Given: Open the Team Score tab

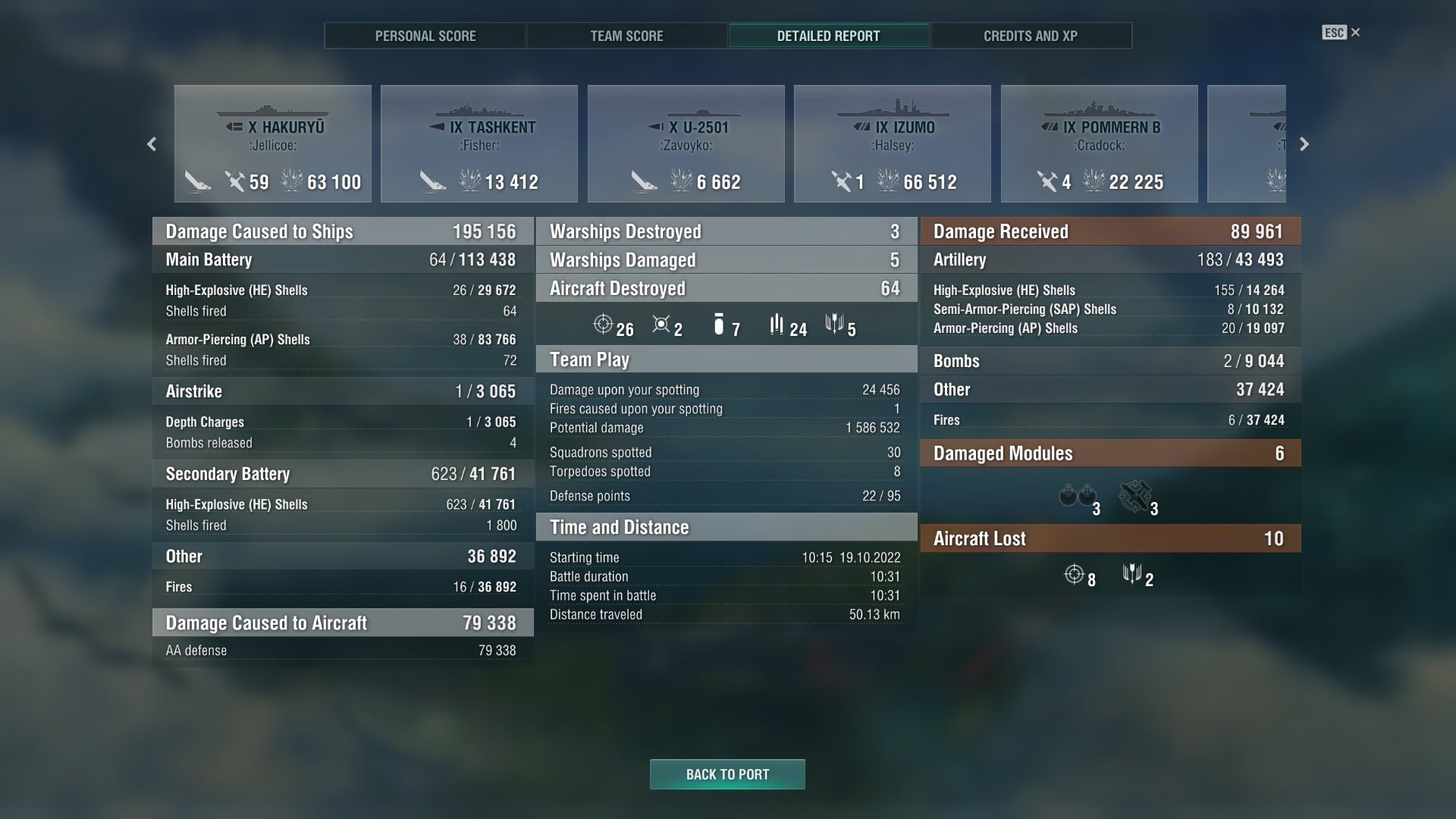Looking at the screenshot, I should pyautogui.click(x=626, y=36).
